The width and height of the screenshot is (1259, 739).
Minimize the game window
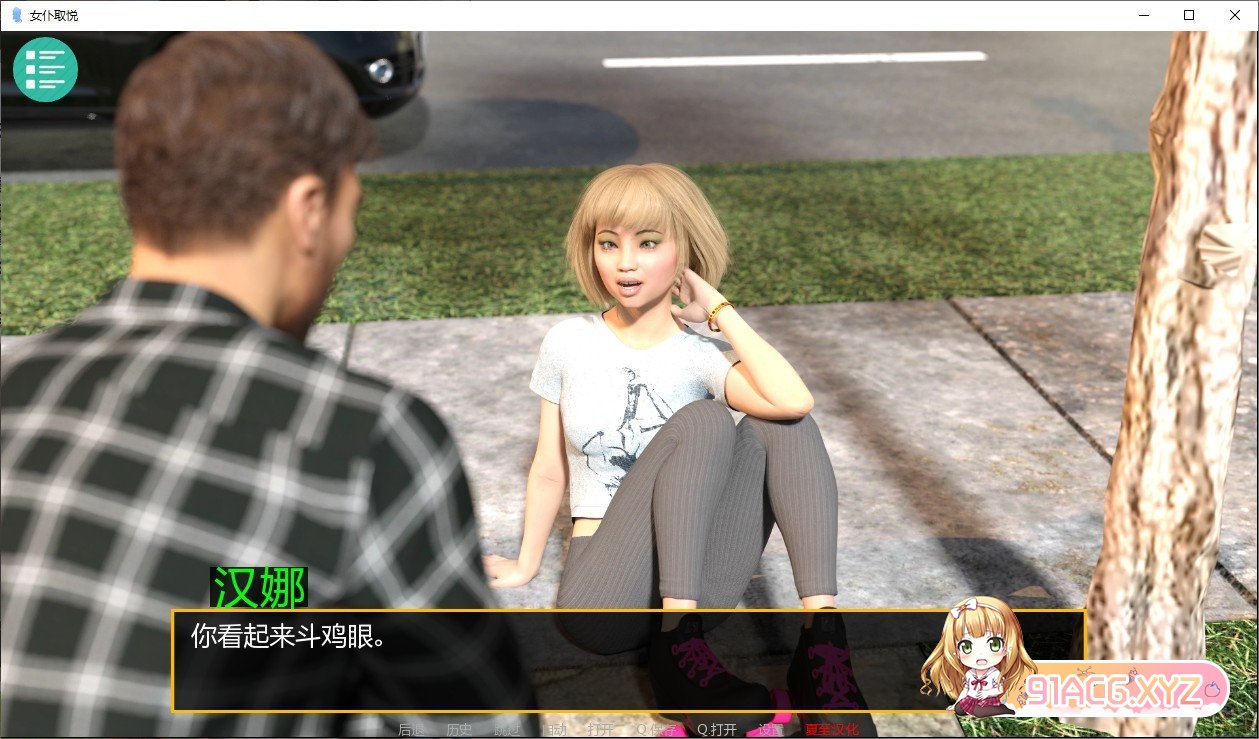tap(1141, 15)
